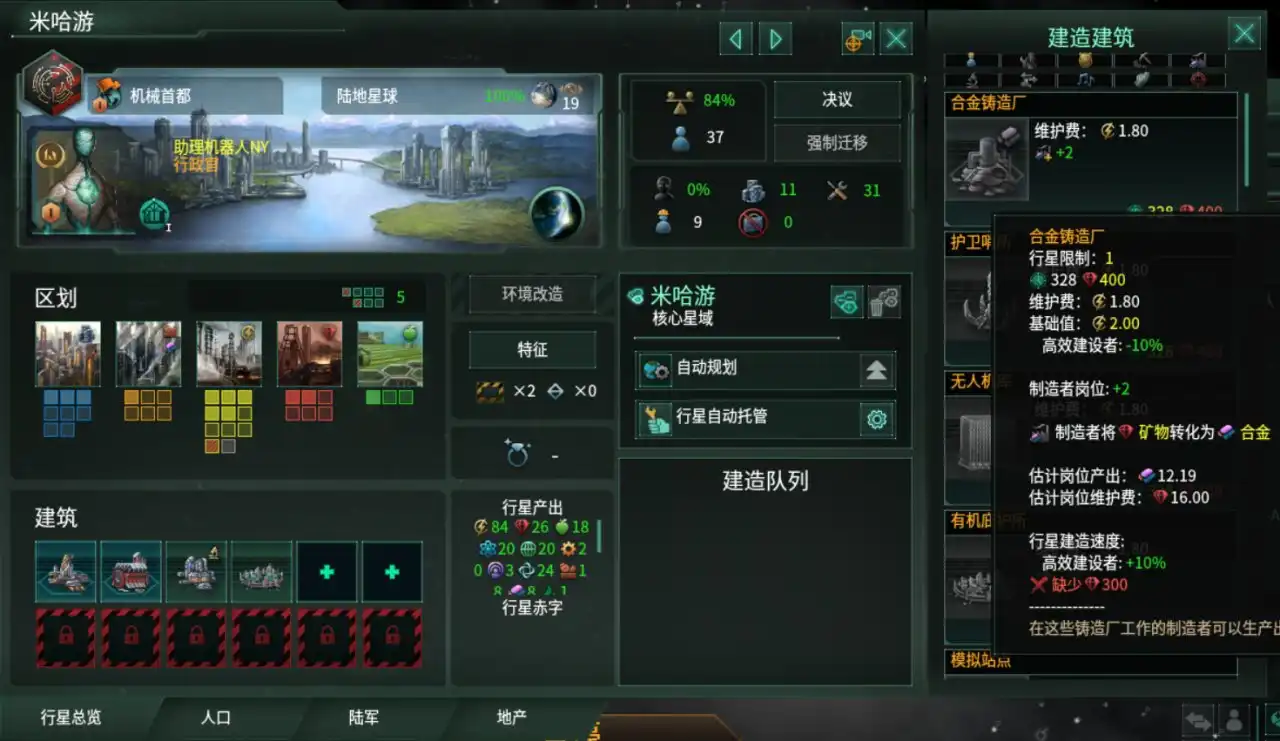The height and width of the screenshot is (741, 1280).
Task: Click the 强制迁移 resettle button
Action: tap(838, 143)
